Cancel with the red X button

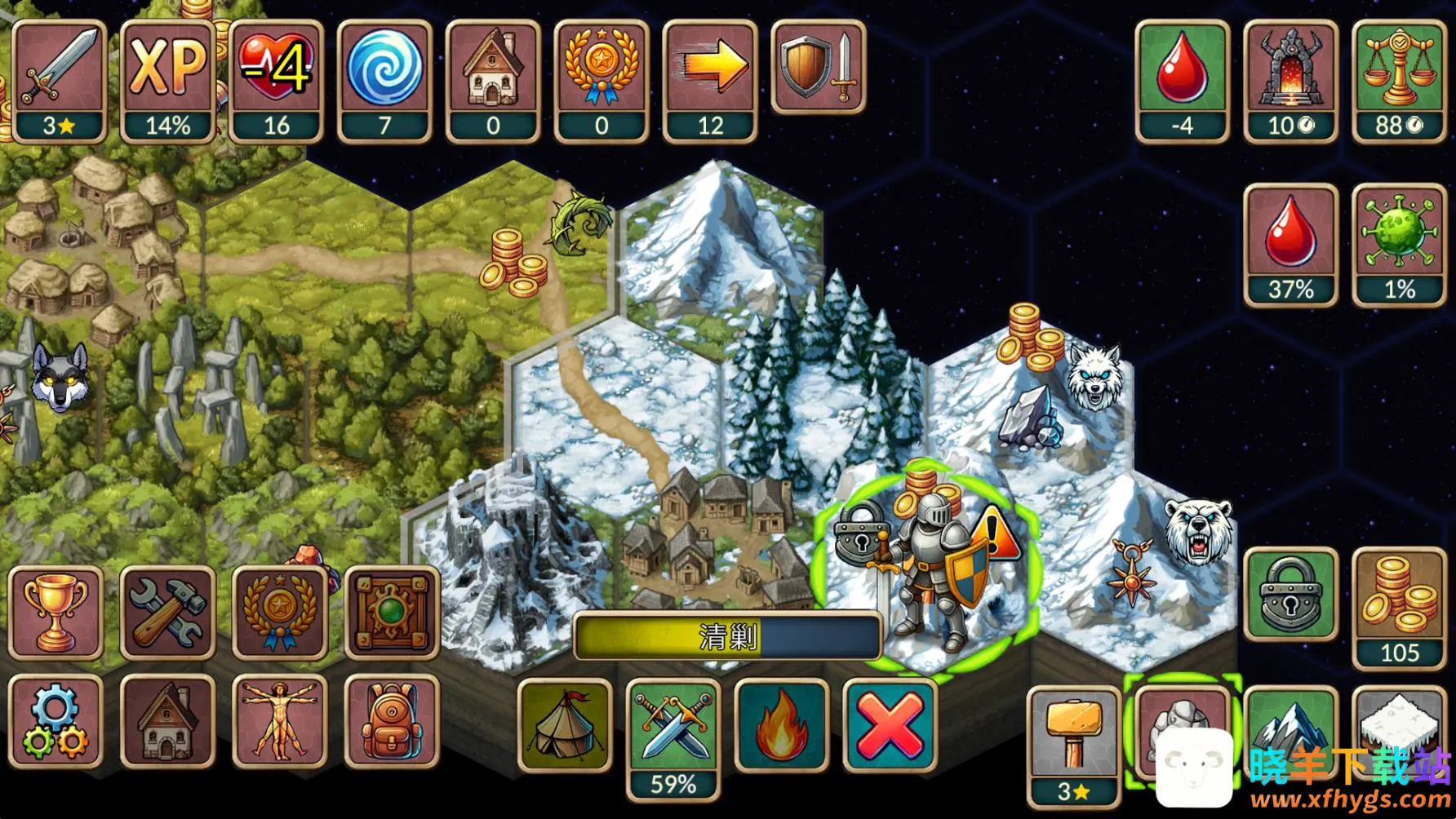coord(890,725)
